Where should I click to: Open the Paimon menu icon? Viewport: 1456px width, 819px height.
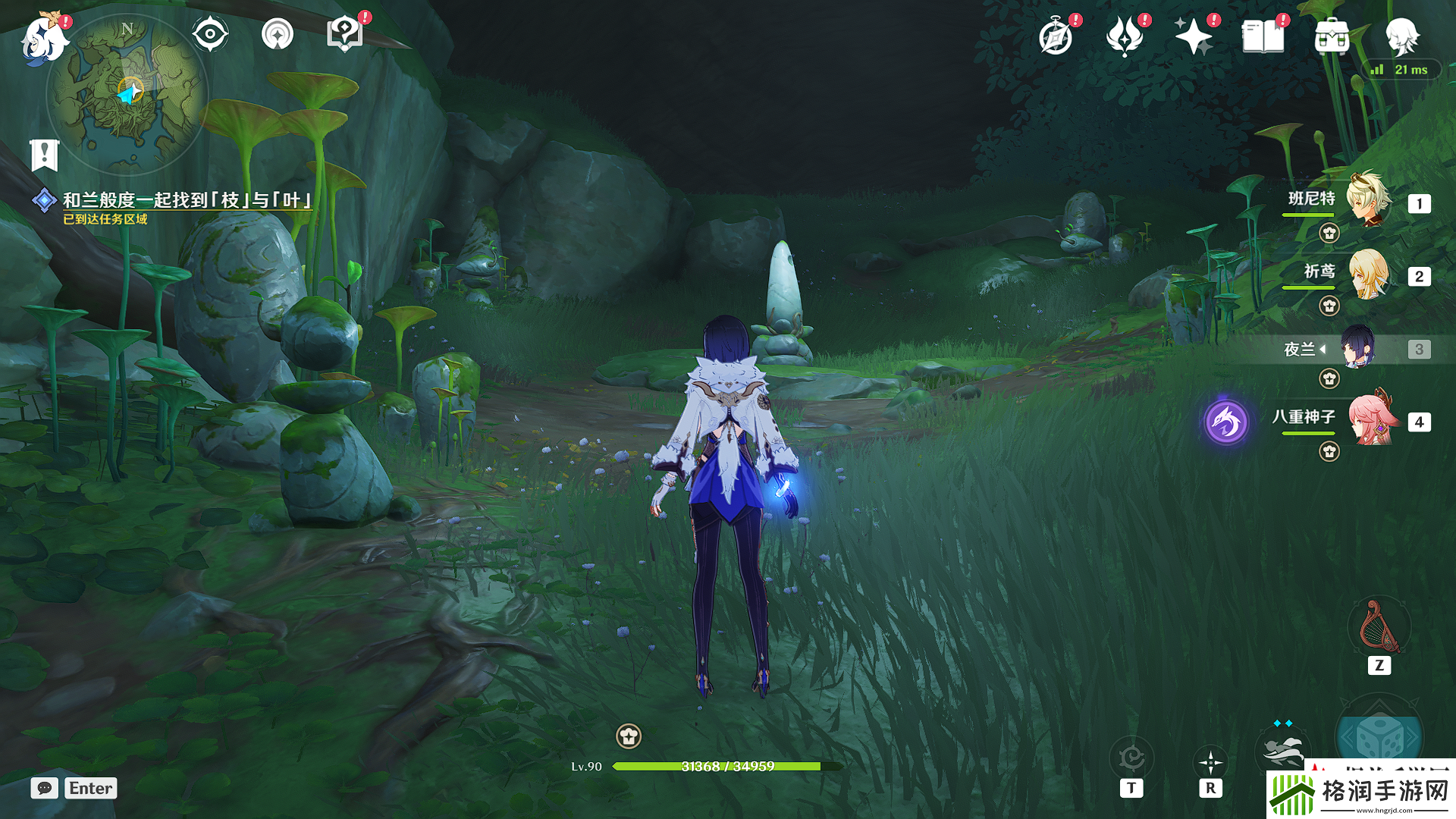[x=44, y=38]
